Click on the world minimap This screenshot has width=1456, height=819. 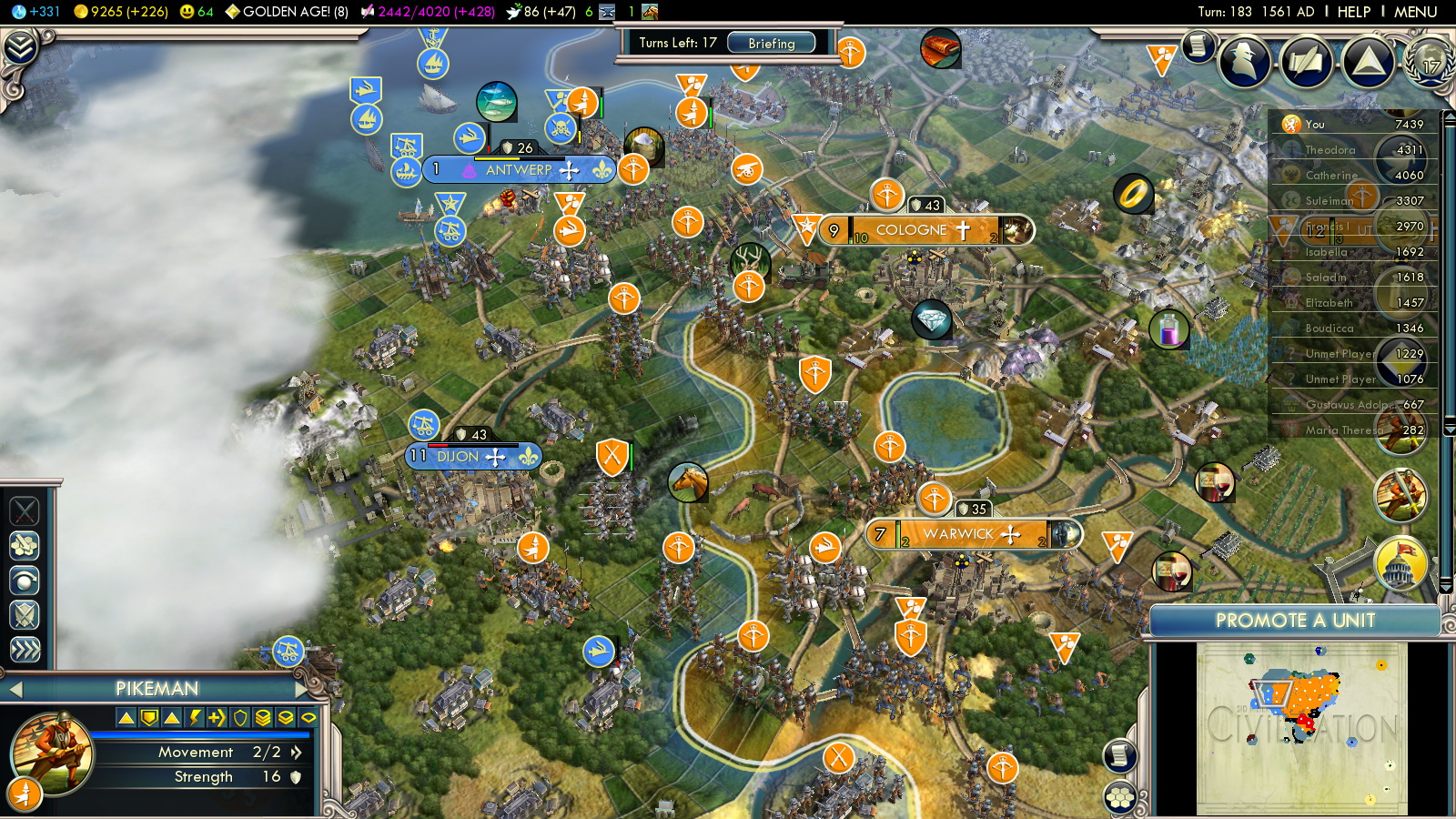point(1301,728)
